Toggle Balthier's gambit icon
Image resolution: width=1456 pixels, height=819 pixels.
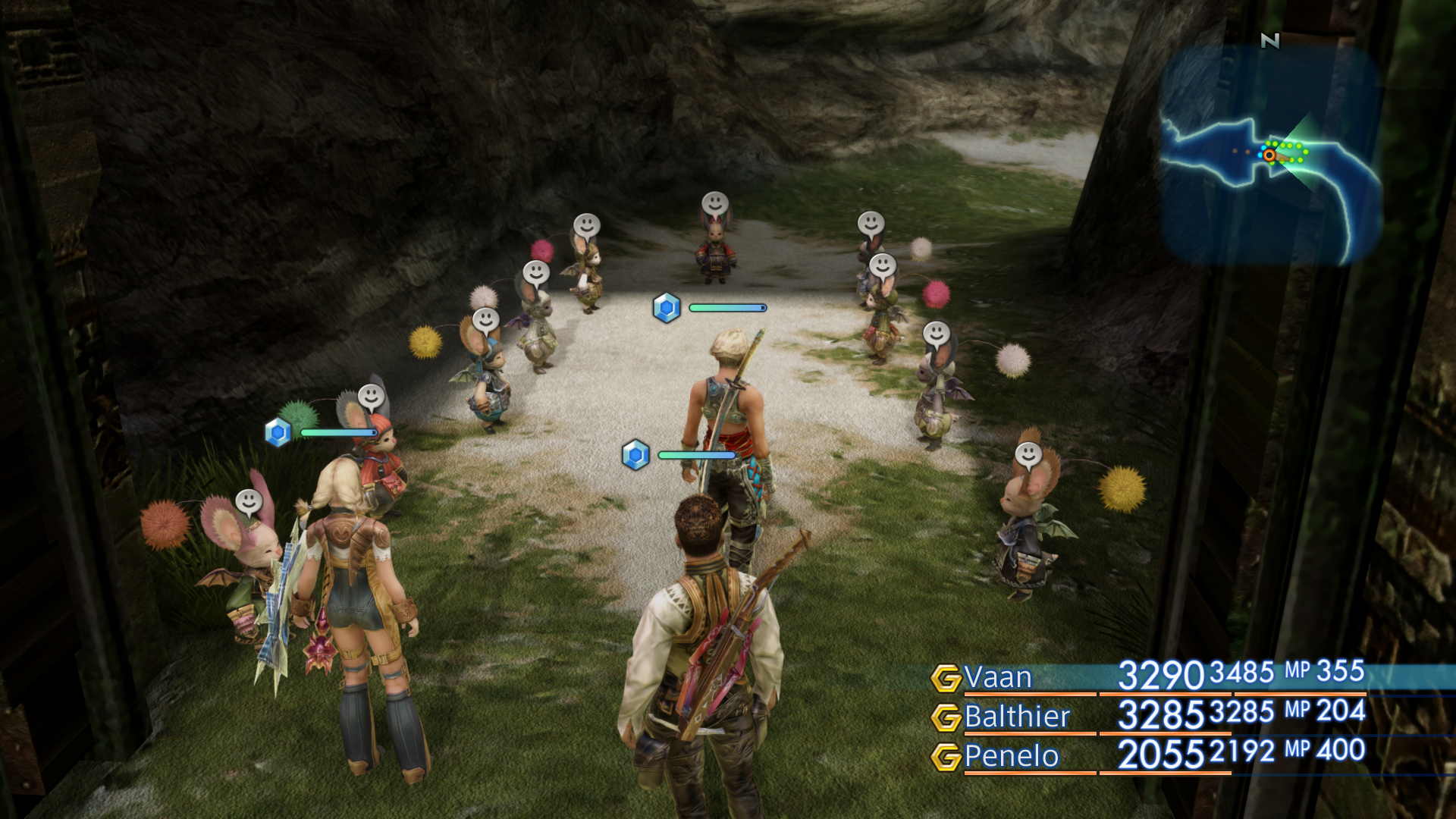[946, 717]
